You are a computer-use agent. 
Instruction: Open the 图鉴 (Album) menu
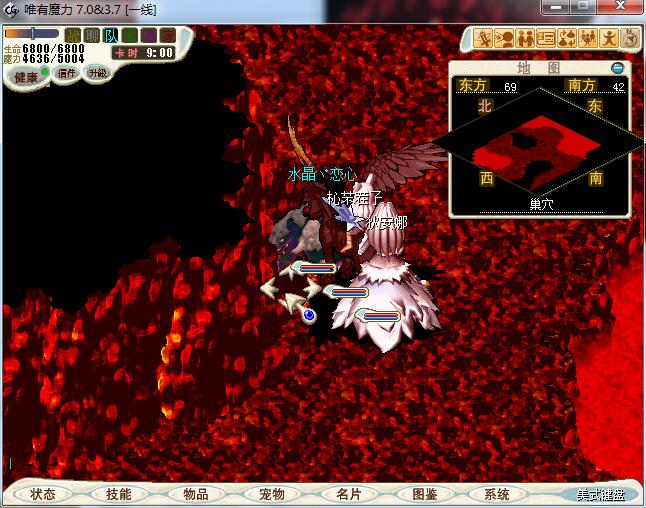pos(424,494)
